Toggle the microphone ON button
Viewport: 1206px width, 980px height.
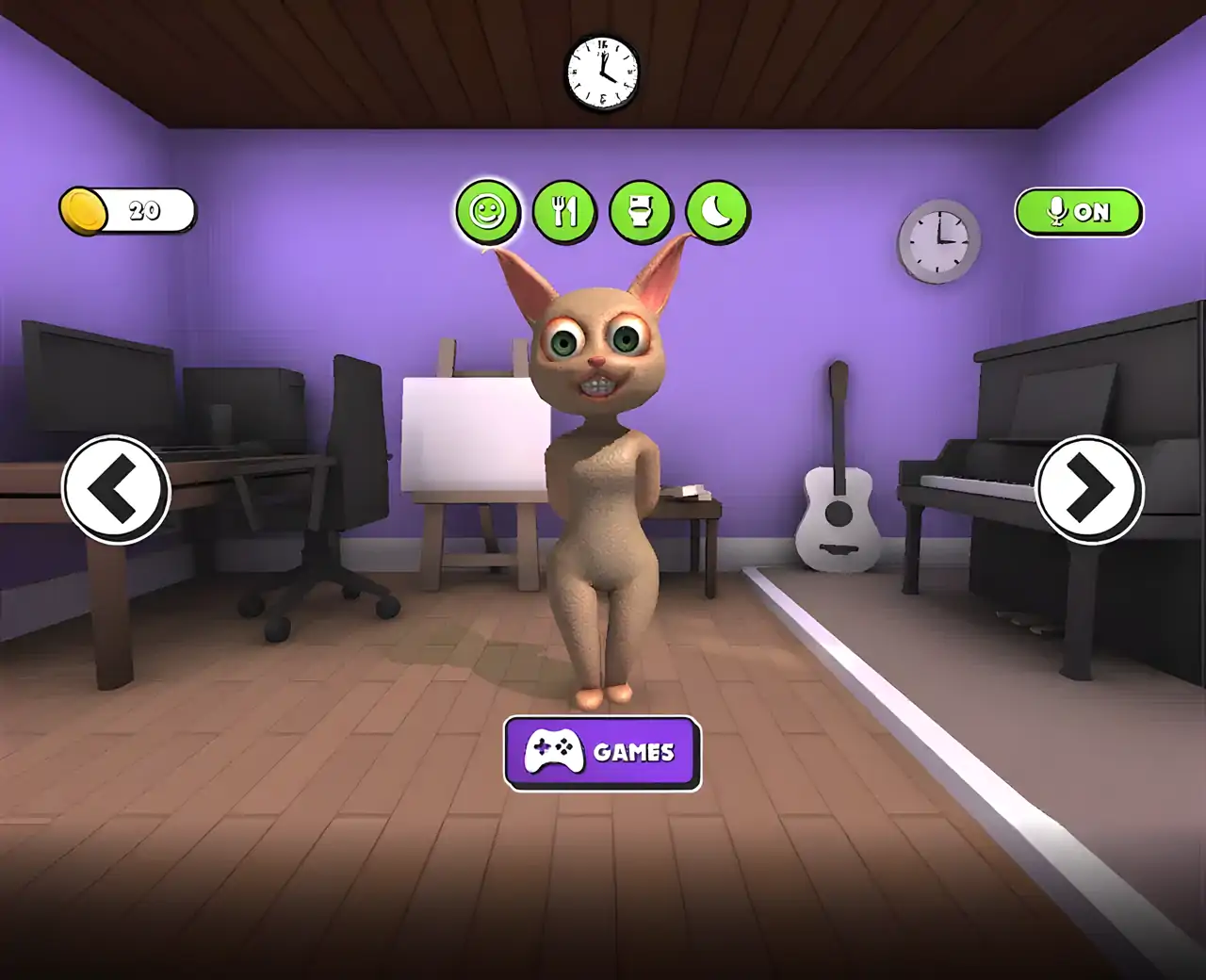click(1079, 212)
